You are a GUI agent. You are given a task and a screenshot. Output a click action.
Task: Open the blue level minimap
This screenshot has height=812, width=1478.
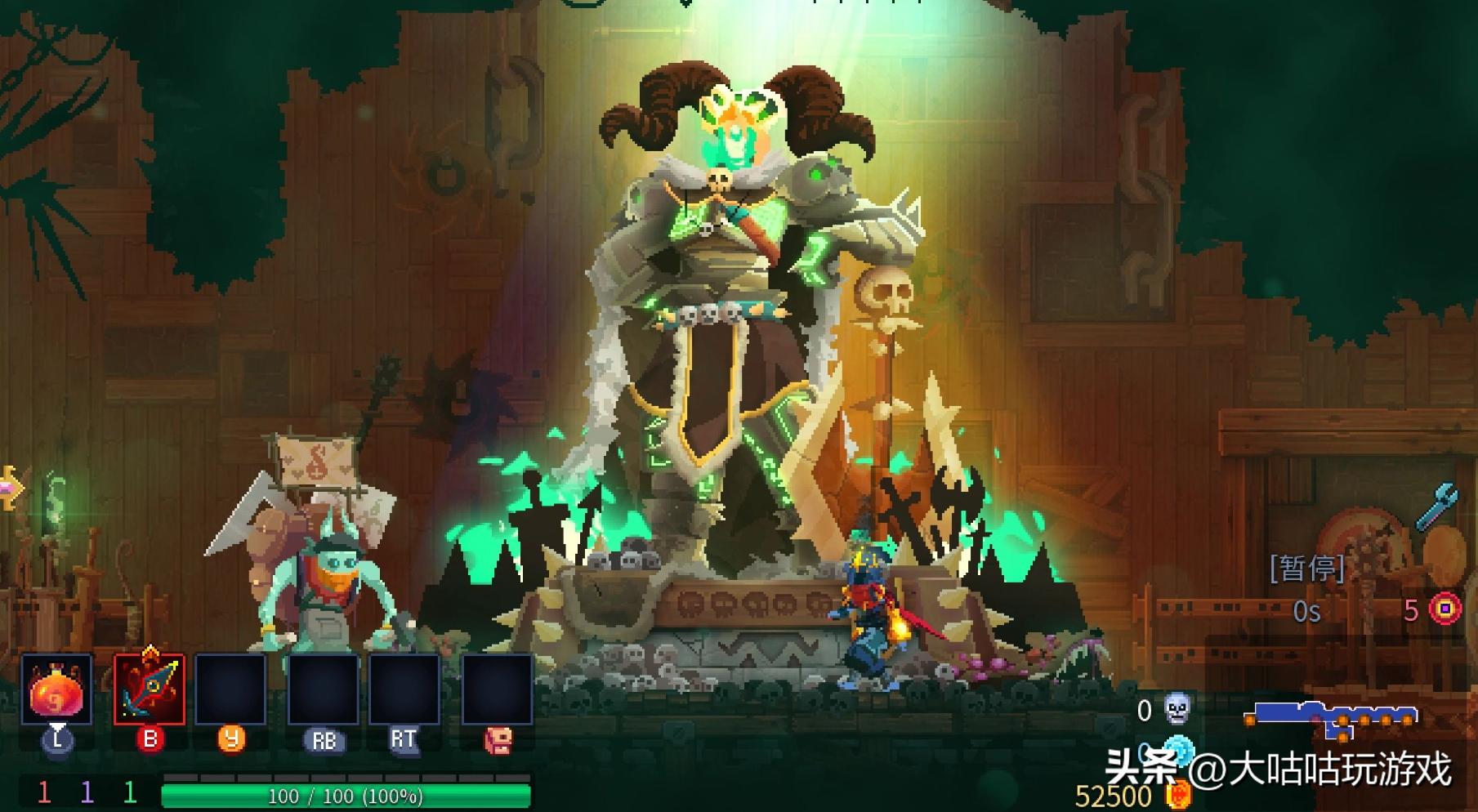click(1332, 716)
